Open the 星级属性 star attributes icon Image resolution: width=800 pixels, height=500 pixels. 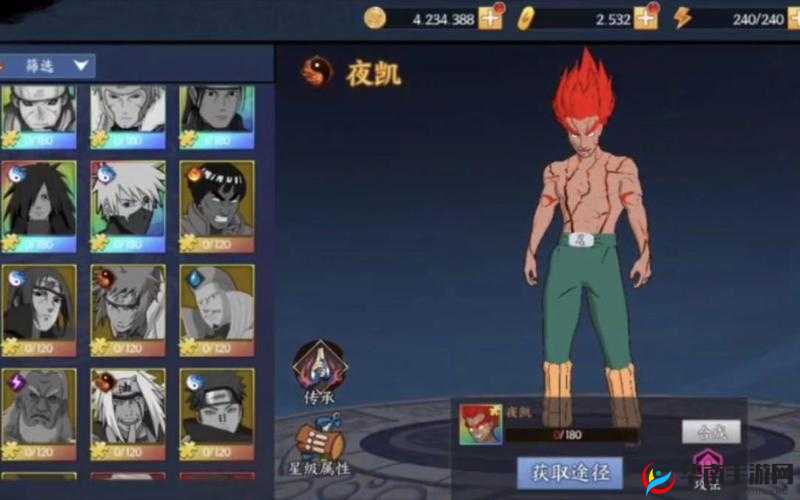[320, 447]
